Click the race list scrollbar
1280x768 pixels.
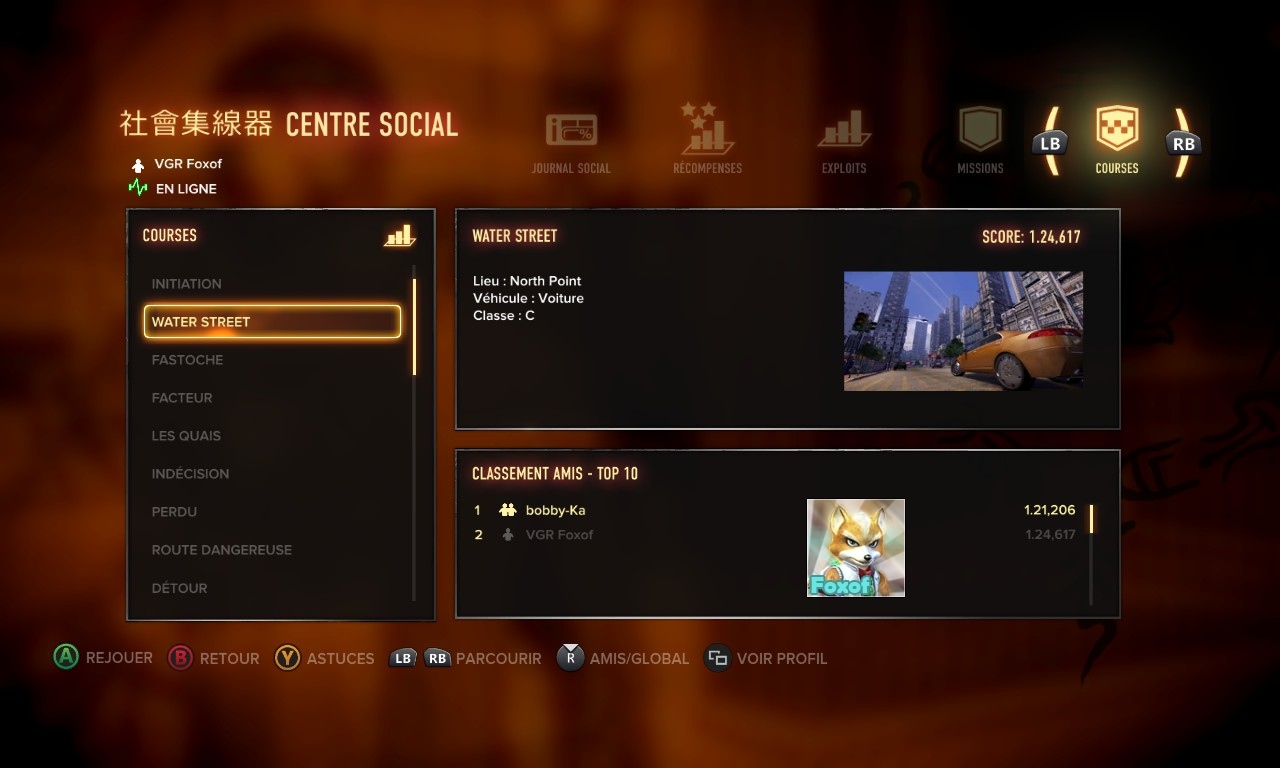click(x=414, y=327)
